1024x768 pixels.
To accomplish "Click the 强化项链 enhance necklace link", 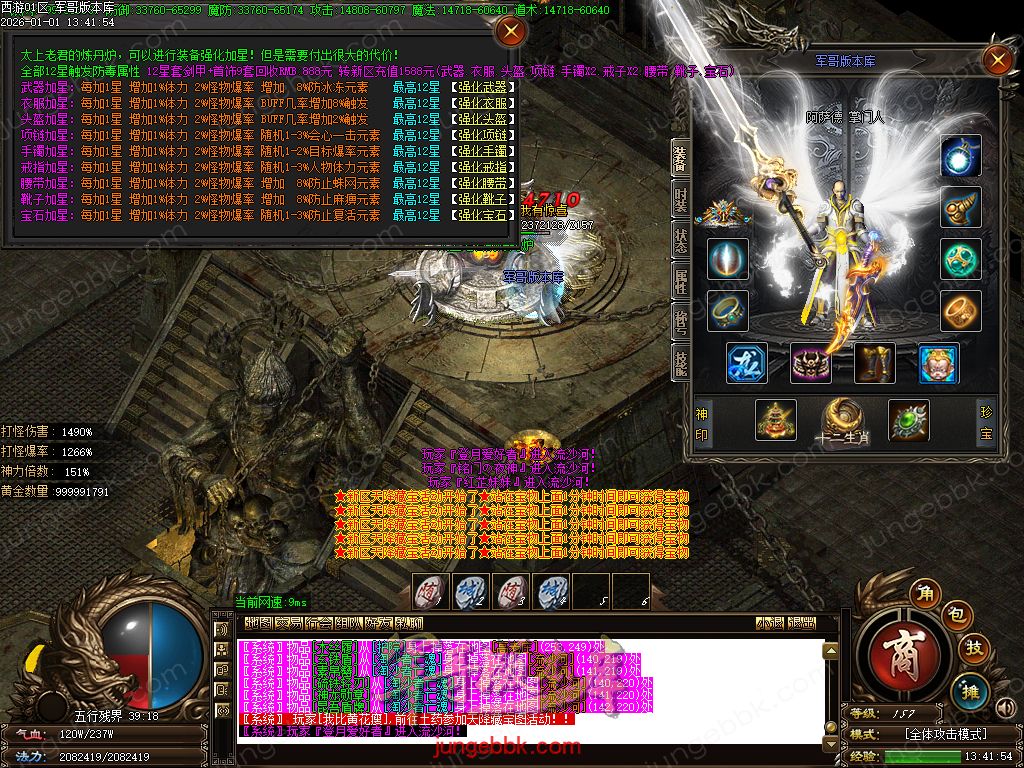I will [483, 135].
